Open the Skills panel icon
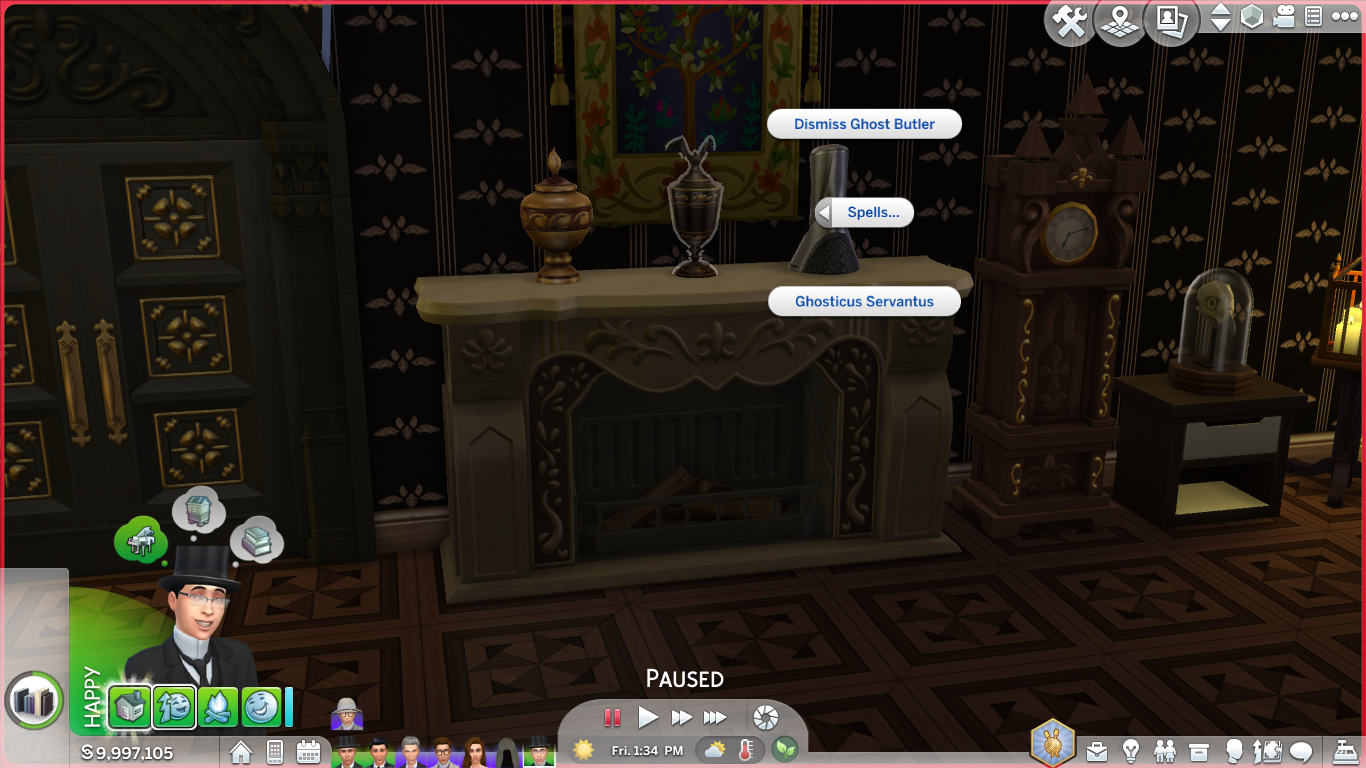This screenshot has height=768, width=1366. [1267, 750]
